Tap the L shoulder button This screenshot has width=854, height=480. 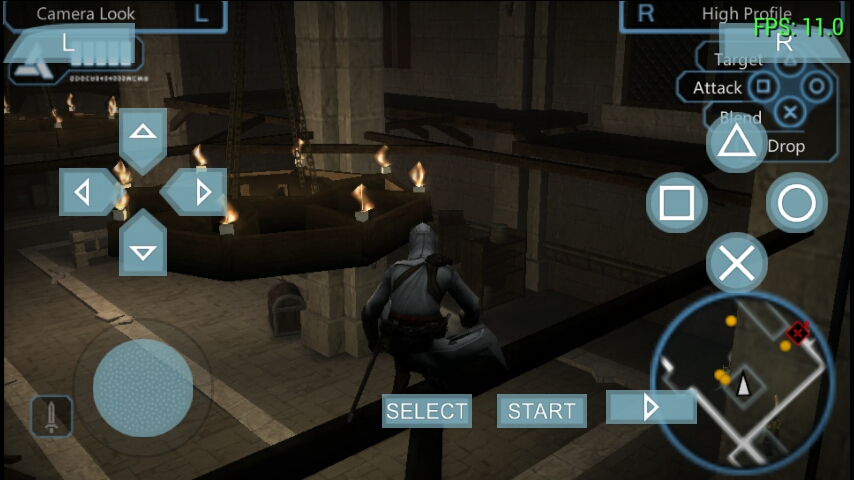68,43
